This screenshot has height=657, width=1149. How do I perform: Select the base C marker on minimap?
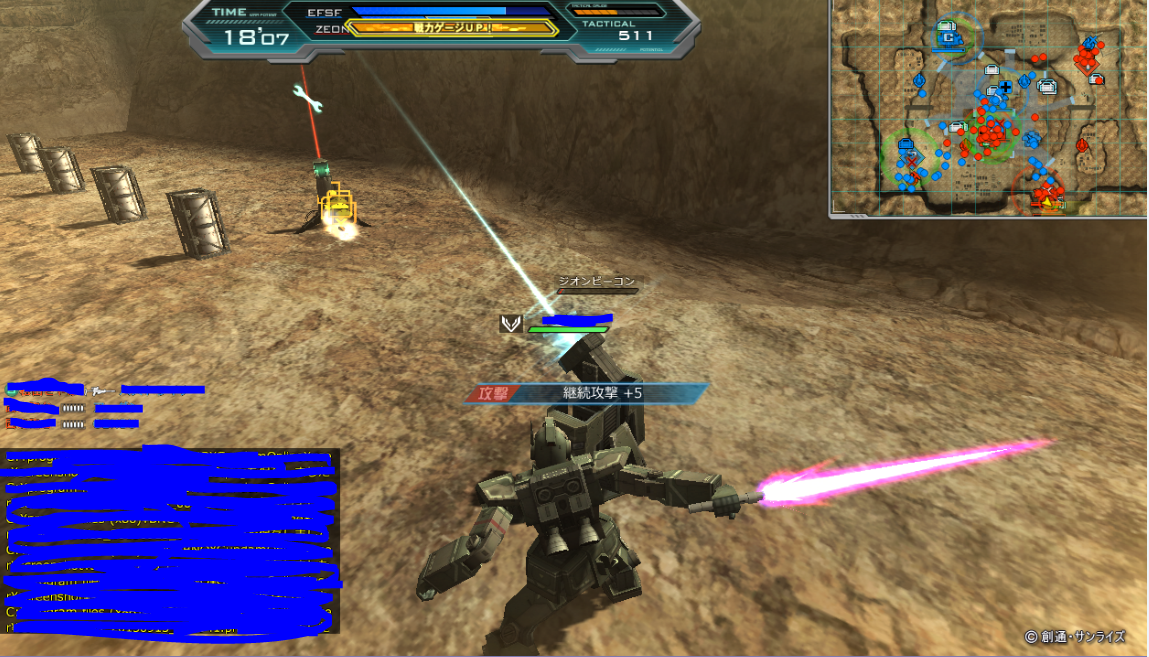click(x=947, y=38)
